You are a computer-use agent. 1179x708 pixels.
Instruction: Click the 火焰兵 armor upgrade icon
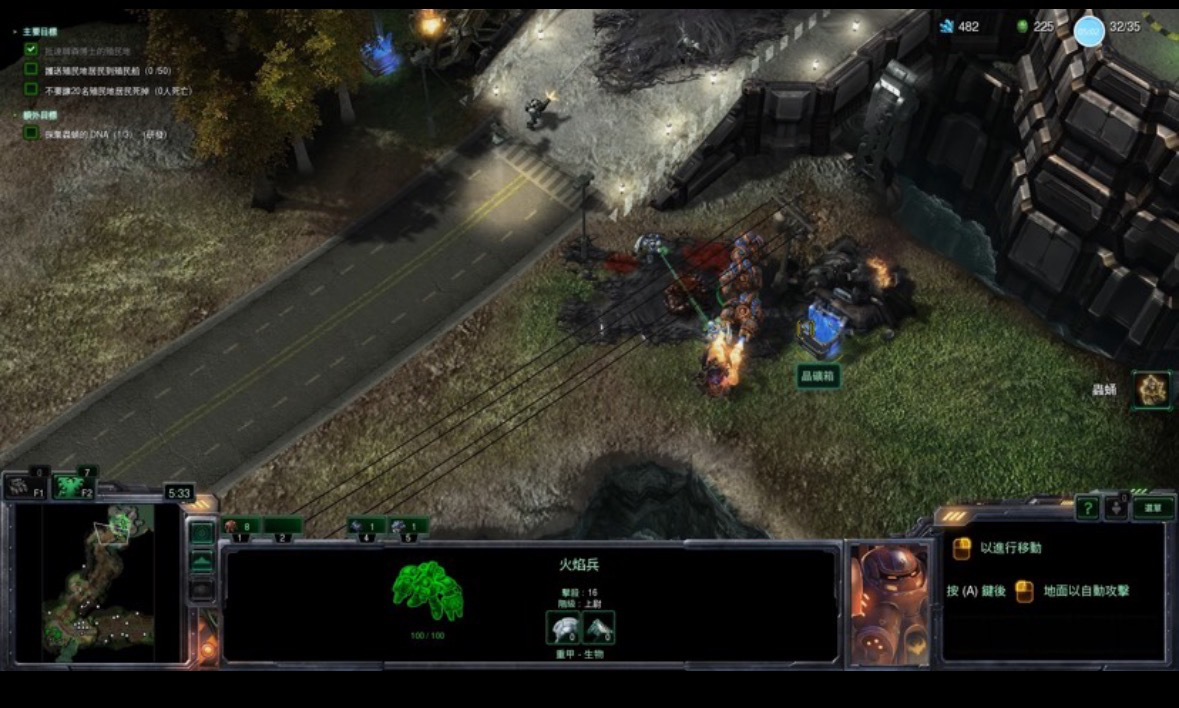[563, 628]
